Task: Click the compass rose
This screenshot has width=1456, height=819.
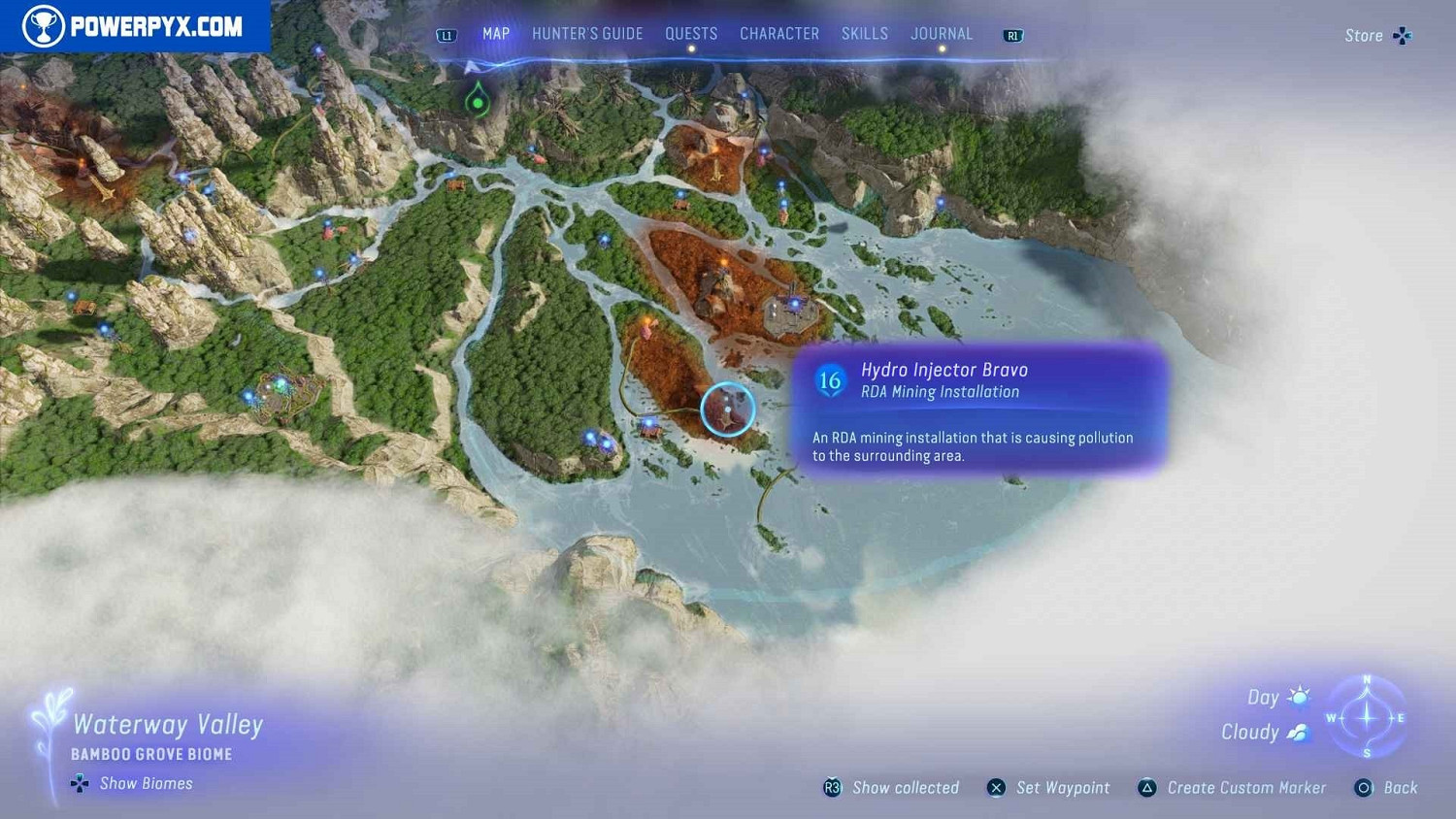Action: 1367,718
